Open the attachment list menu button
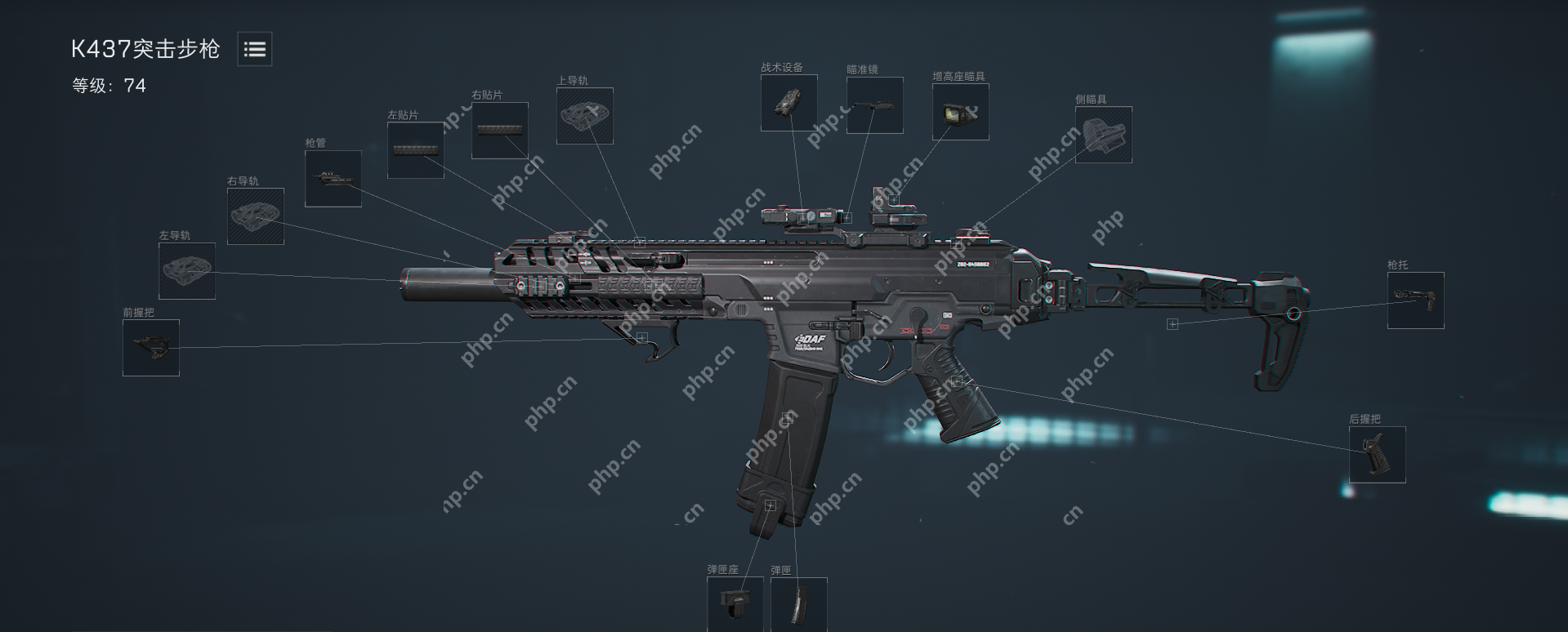1568x632 pixels. (x=255, y=50)
